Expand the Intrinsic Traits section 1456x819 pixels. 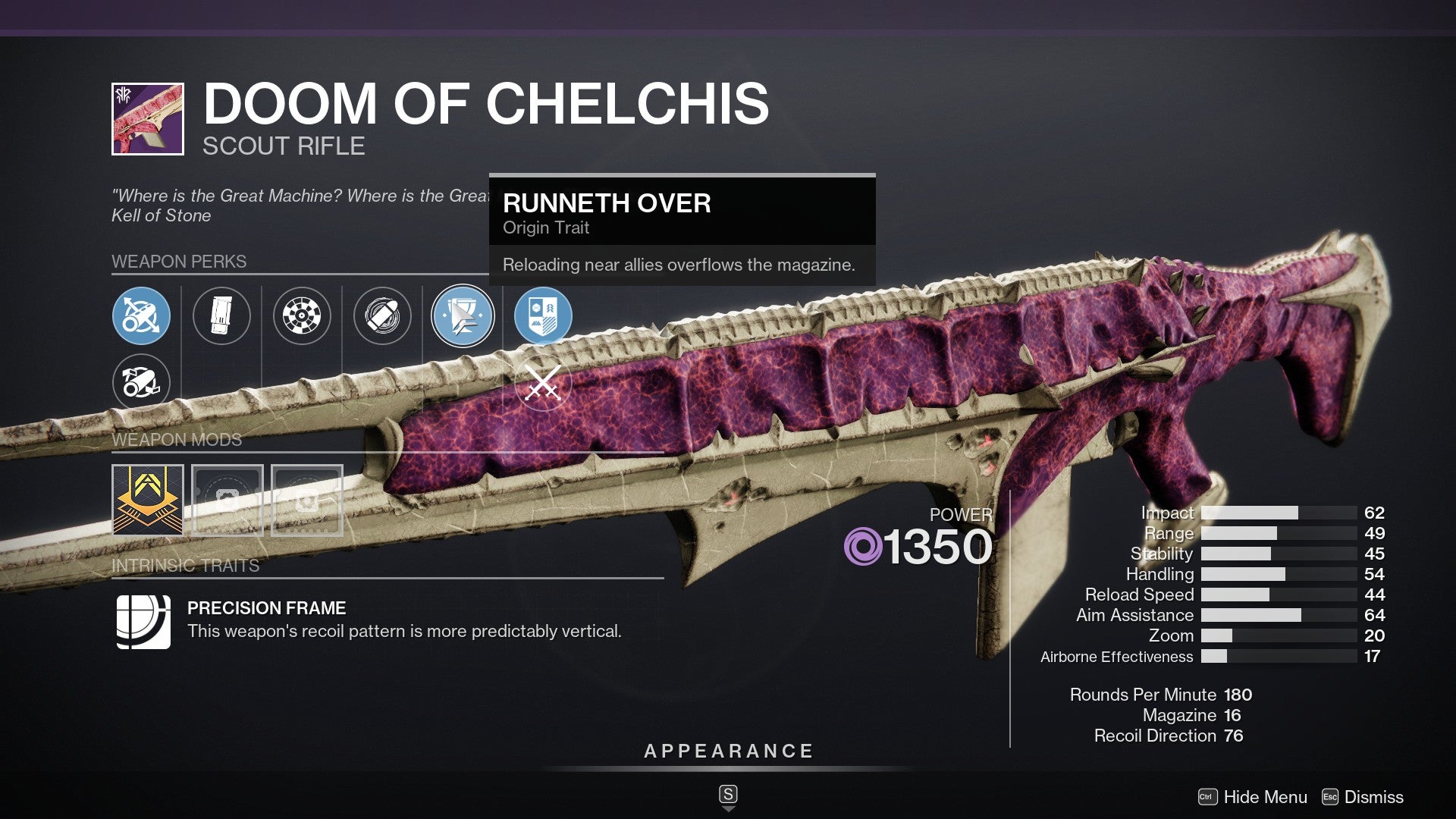(x=185, y=564)
